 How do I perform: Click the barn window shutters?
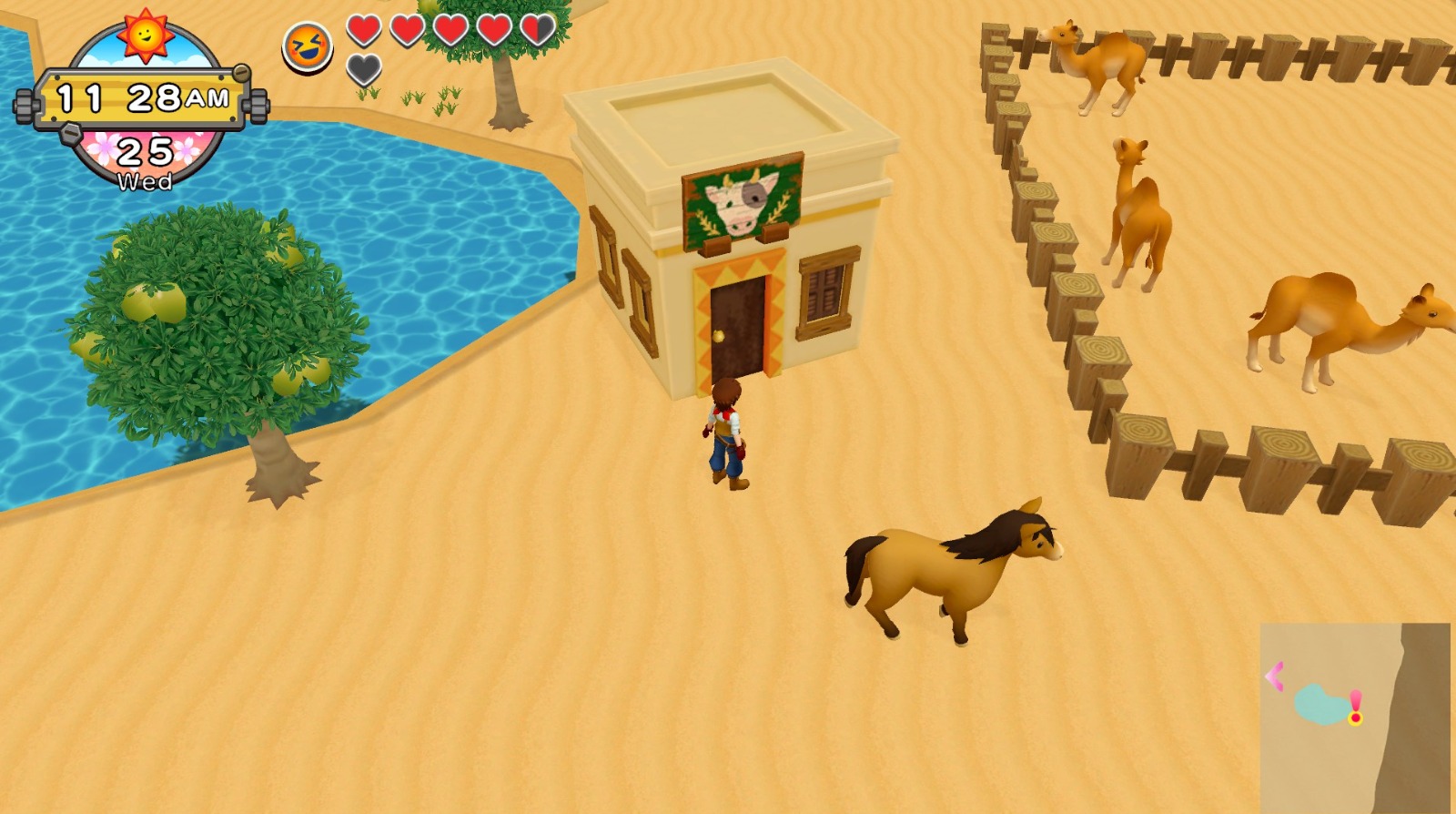click(822, 291)
